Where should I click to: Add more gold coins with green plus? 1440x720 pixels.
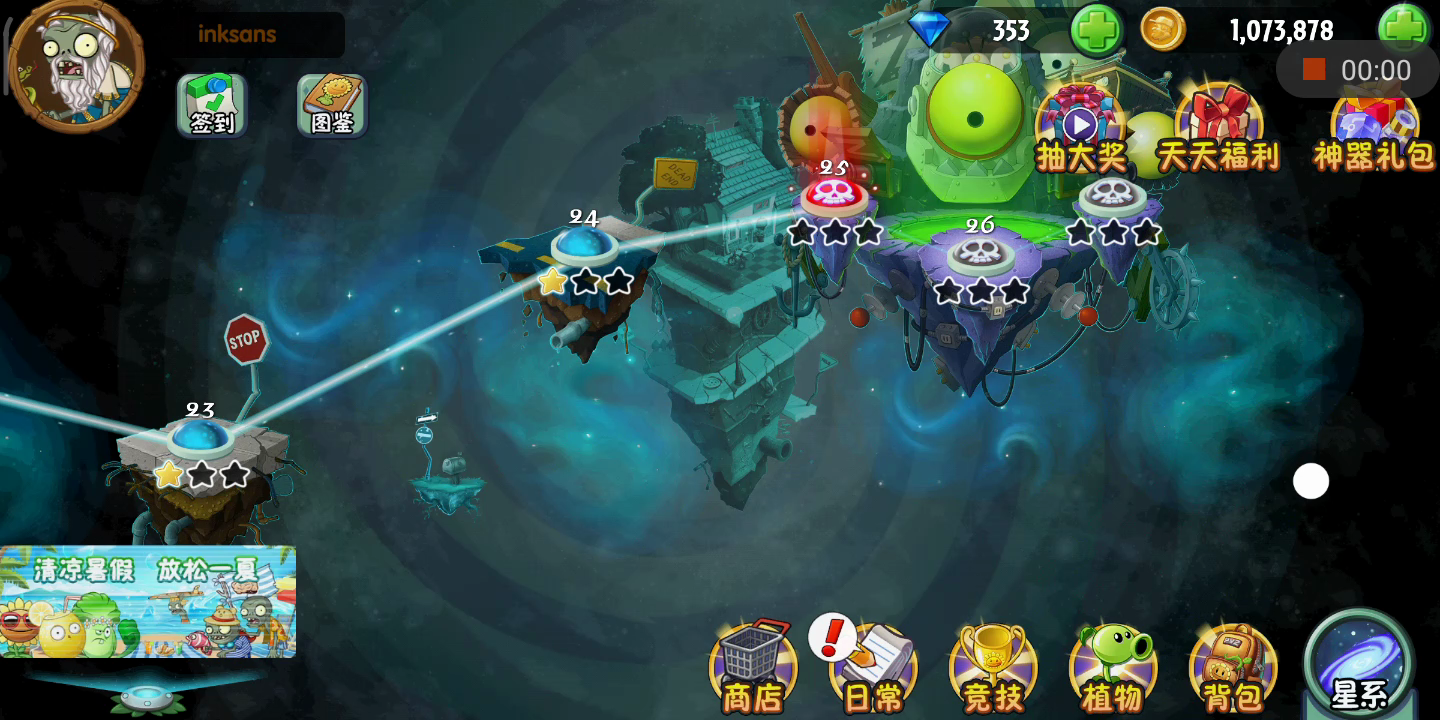click(x=1403, y=28)
